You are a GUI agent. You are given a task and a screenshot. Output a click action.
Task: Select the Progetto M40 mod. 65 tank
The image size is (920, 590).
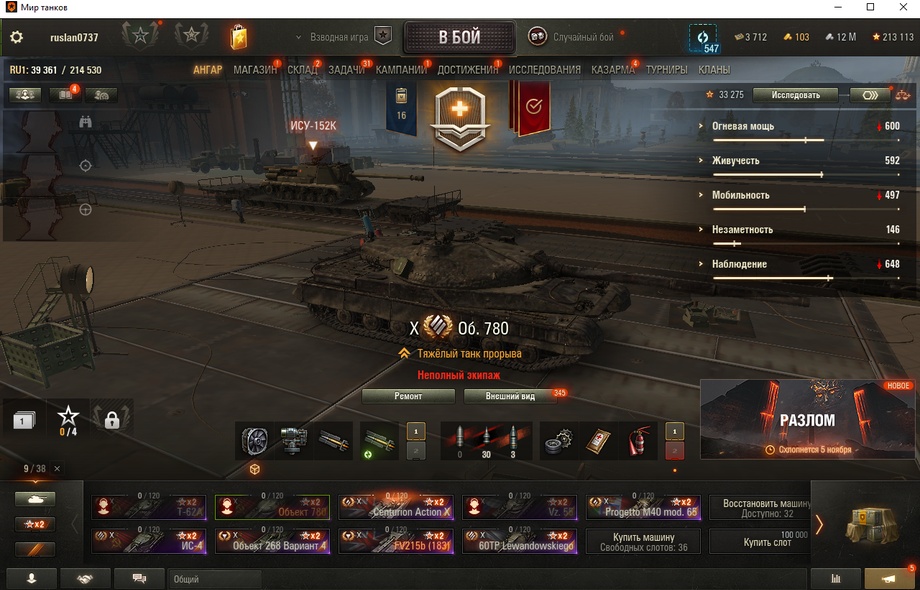coord(644,508)
